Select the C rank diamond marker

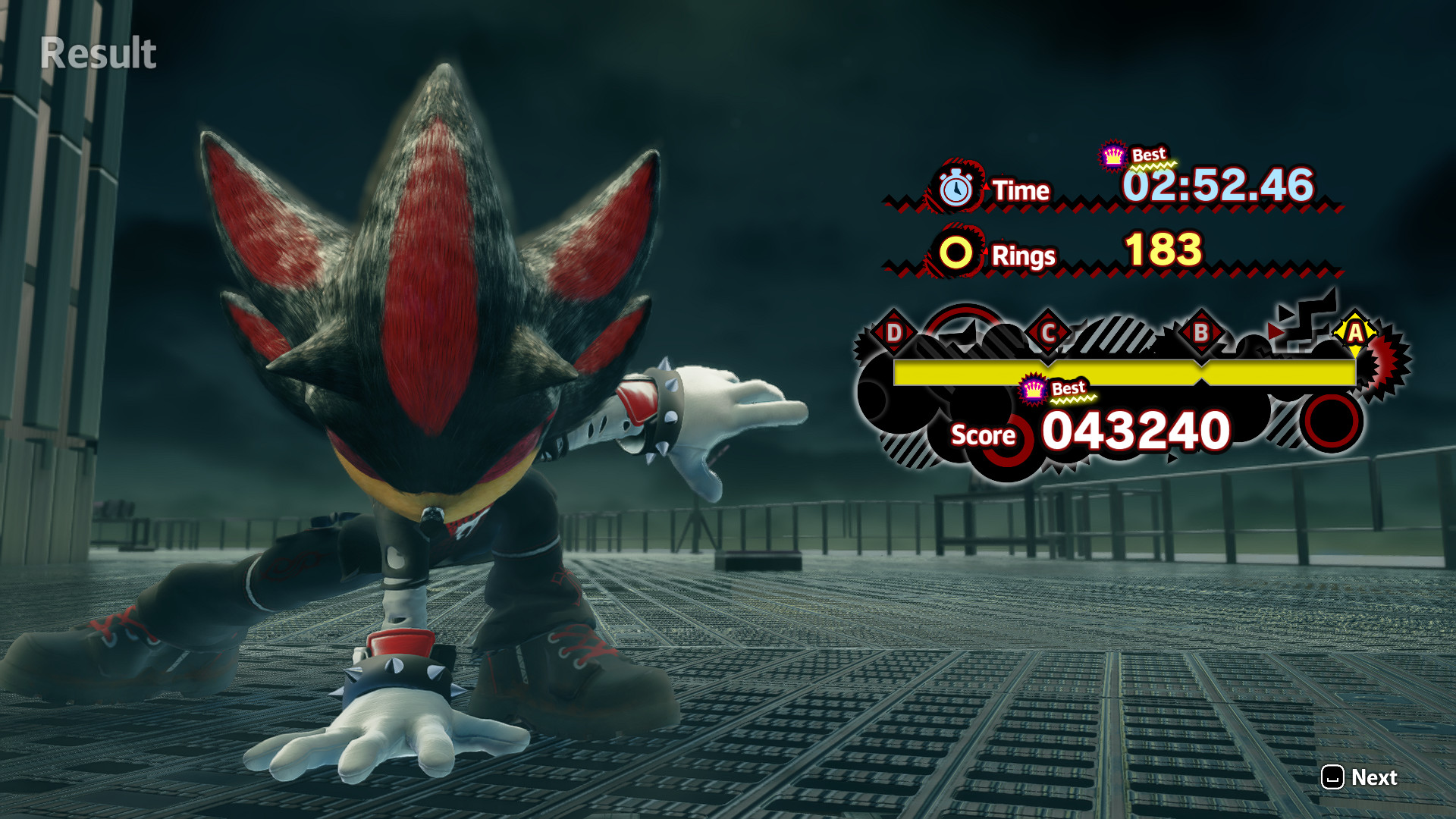[x=1048, y=331]
